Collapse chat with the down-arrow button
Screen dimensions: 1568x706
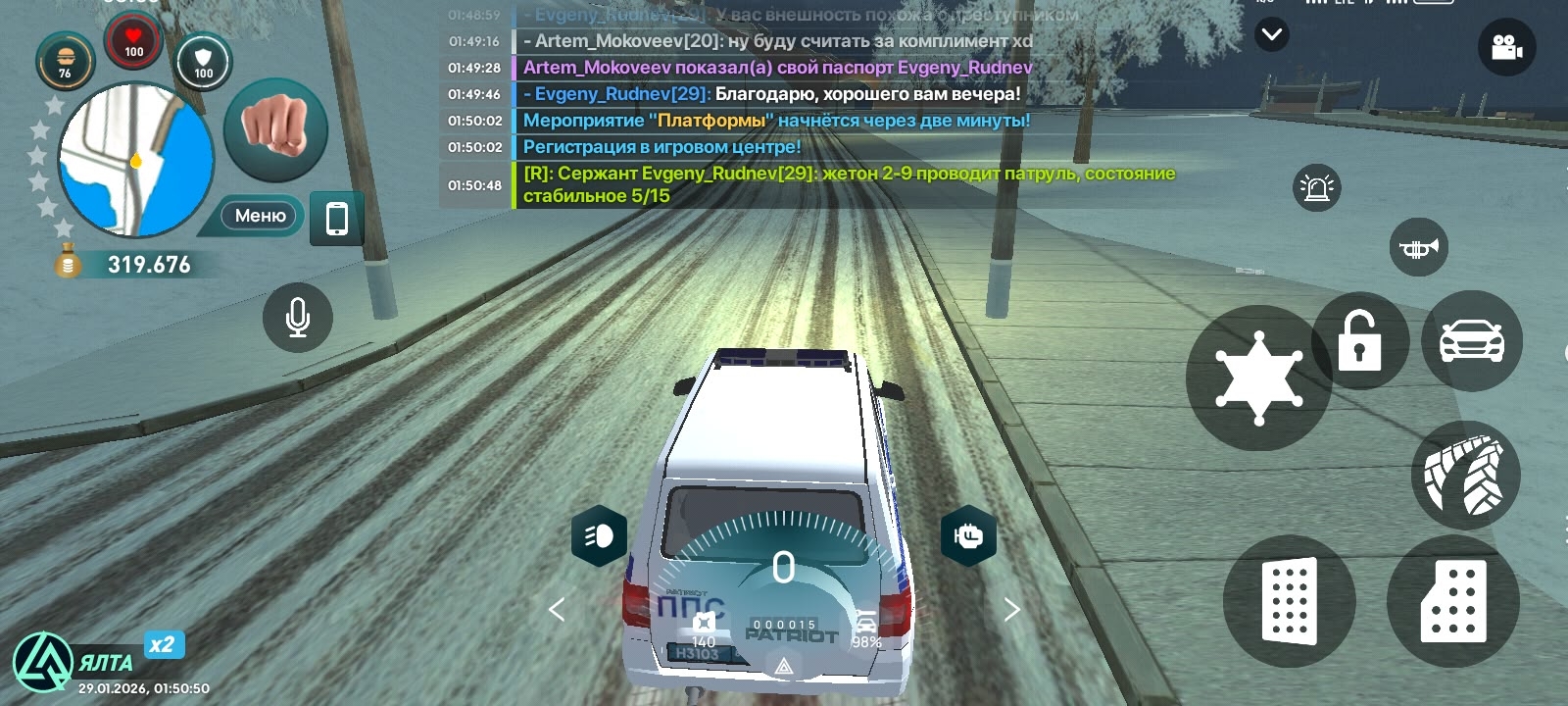point(1272,35)
